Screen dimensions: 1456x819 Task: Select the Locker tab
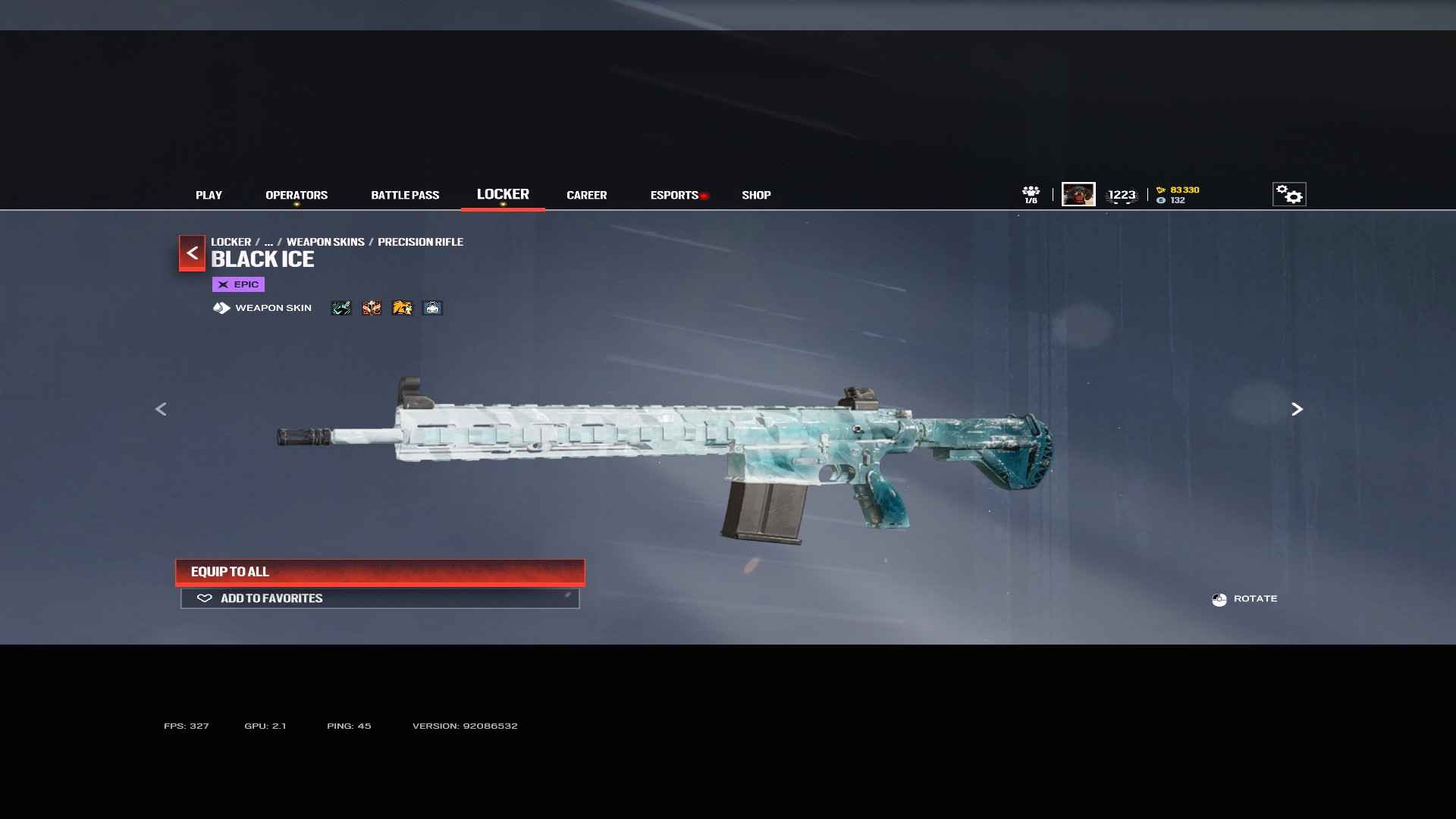[503, 194]
